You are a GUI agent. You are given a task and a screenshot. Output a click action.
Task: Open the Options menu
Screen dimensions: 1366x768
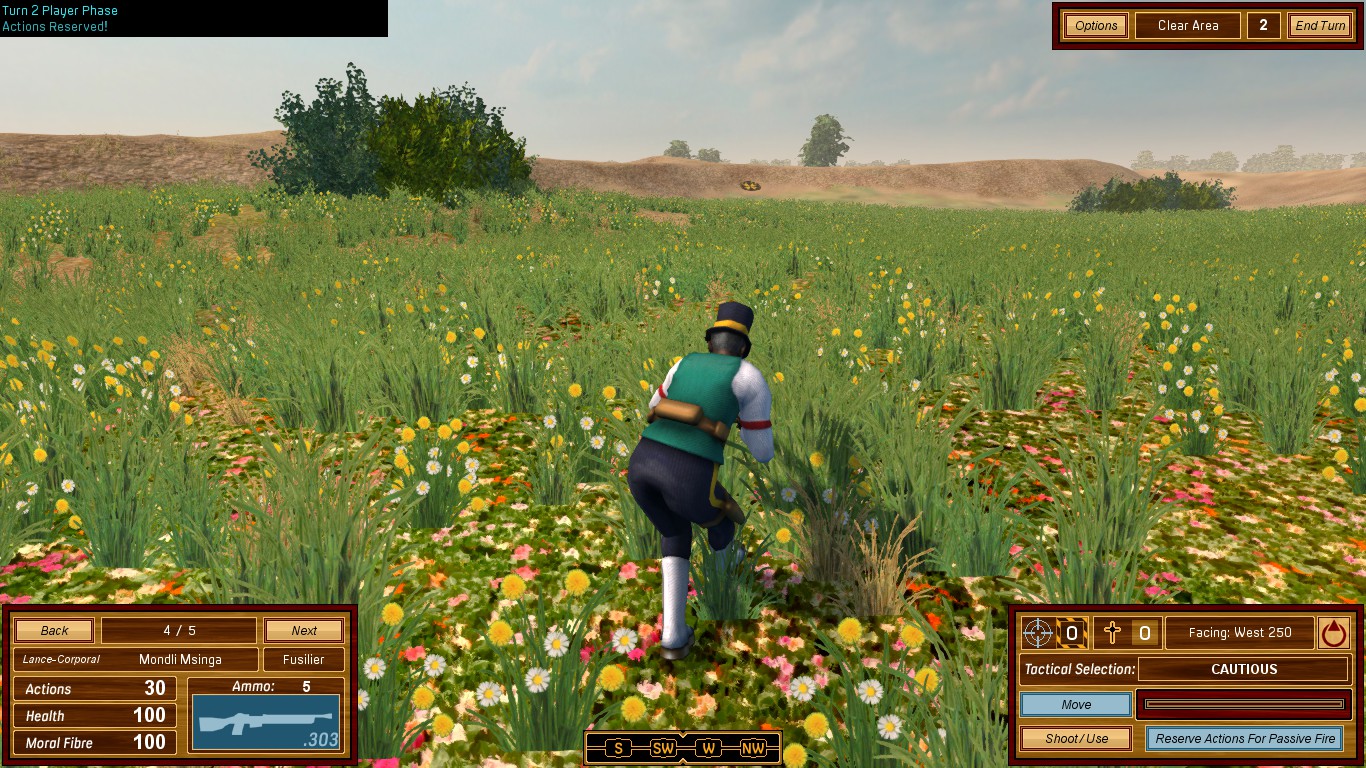(1096, 26)
